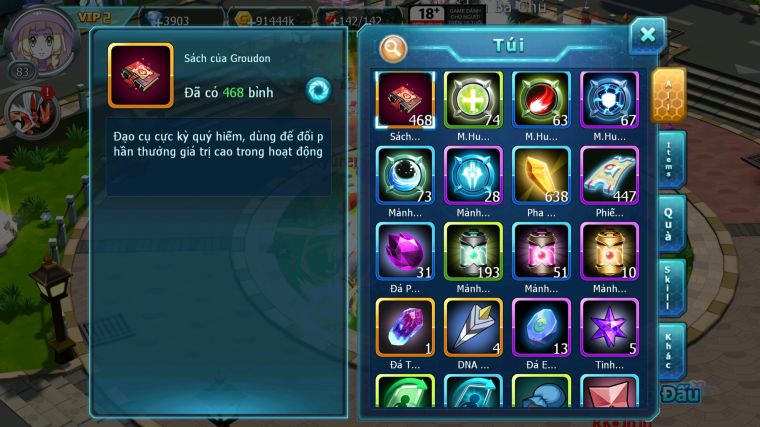Choose the DNA arrow item slot
Image resolution: width=760 pixels, height=427 pixels.
click(x=473, y=327)
